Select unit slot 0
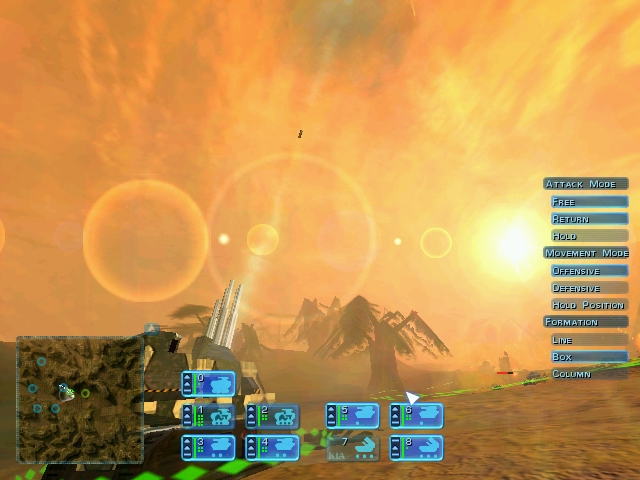This screenshot has width=640, height=480. pos(209,384)
